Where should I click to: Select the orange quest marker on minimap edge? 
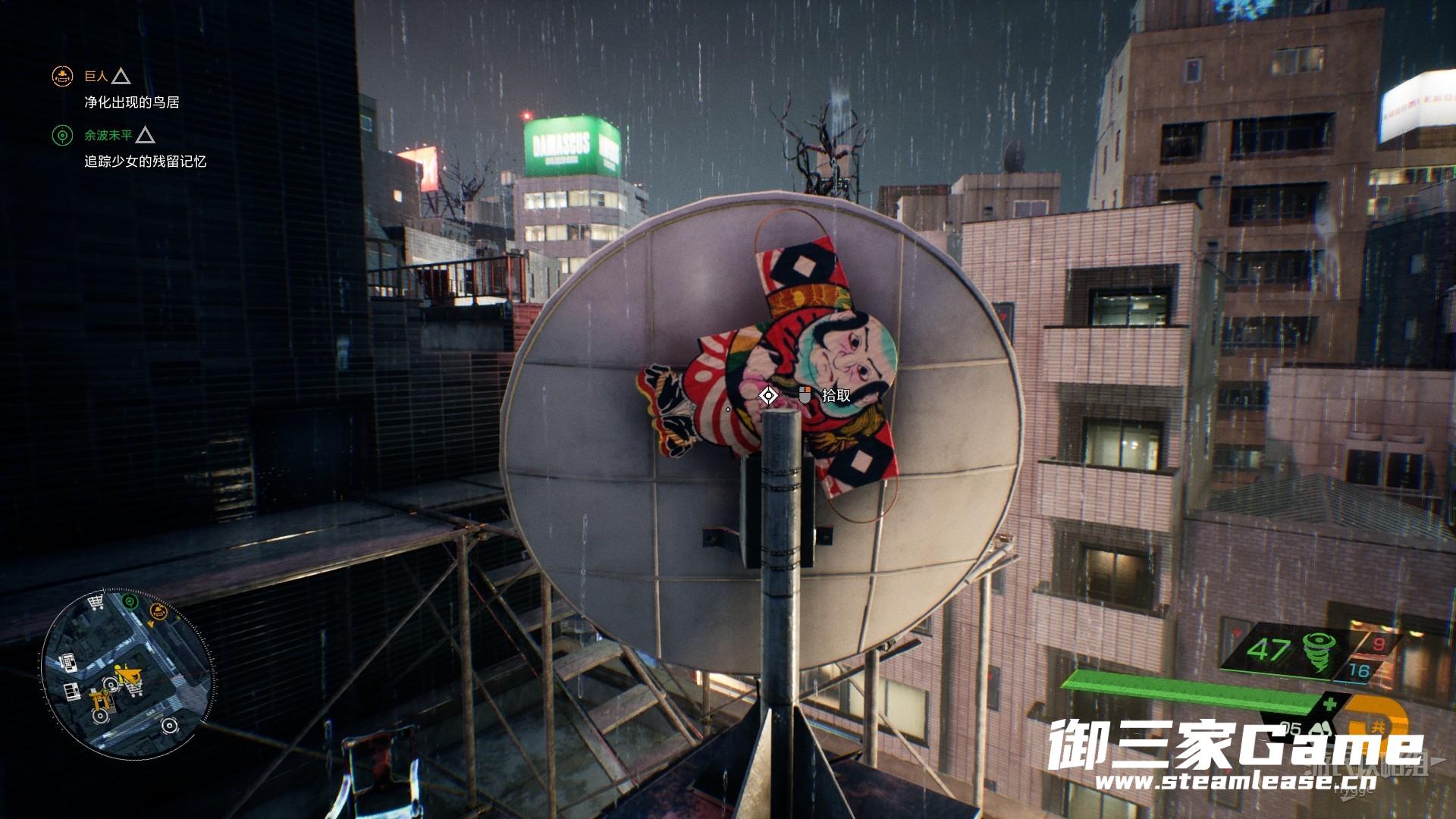pos(159,611)
